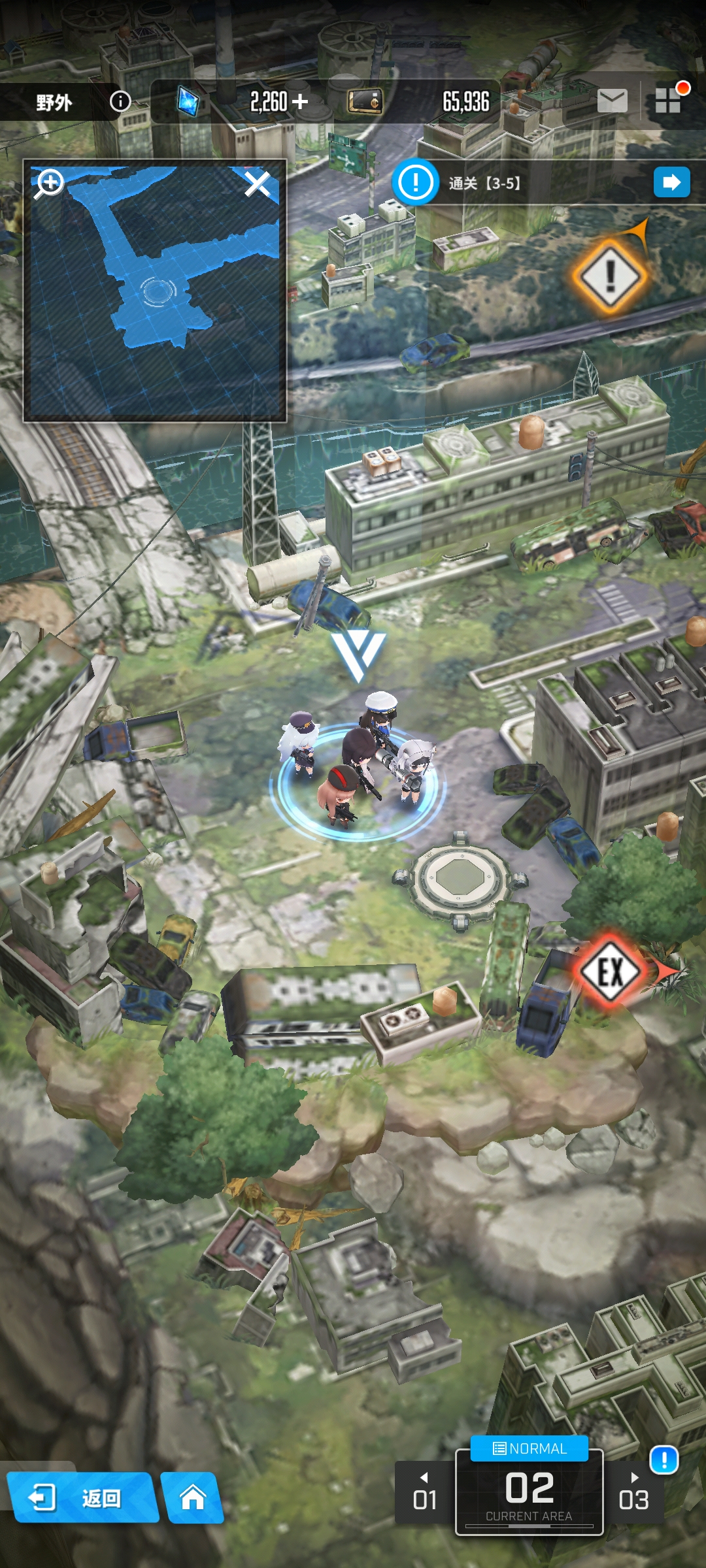The height and width of the screenshot is (1568, 706).
Task: Switch to previous area 01
Action: (425, 1494)
